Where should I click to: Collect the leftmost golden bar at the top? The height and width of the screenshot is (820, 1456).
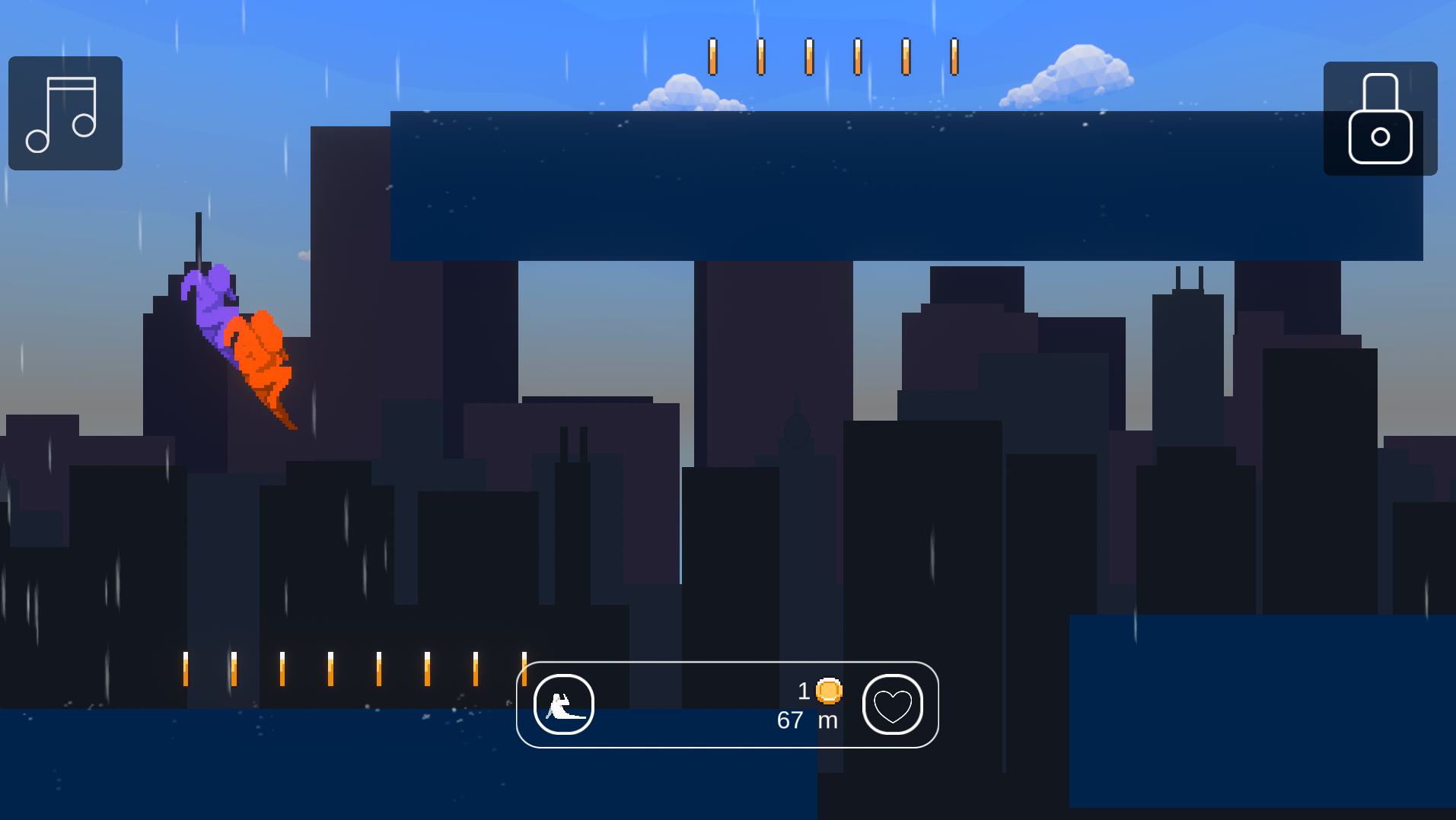[x=712, y=57]
